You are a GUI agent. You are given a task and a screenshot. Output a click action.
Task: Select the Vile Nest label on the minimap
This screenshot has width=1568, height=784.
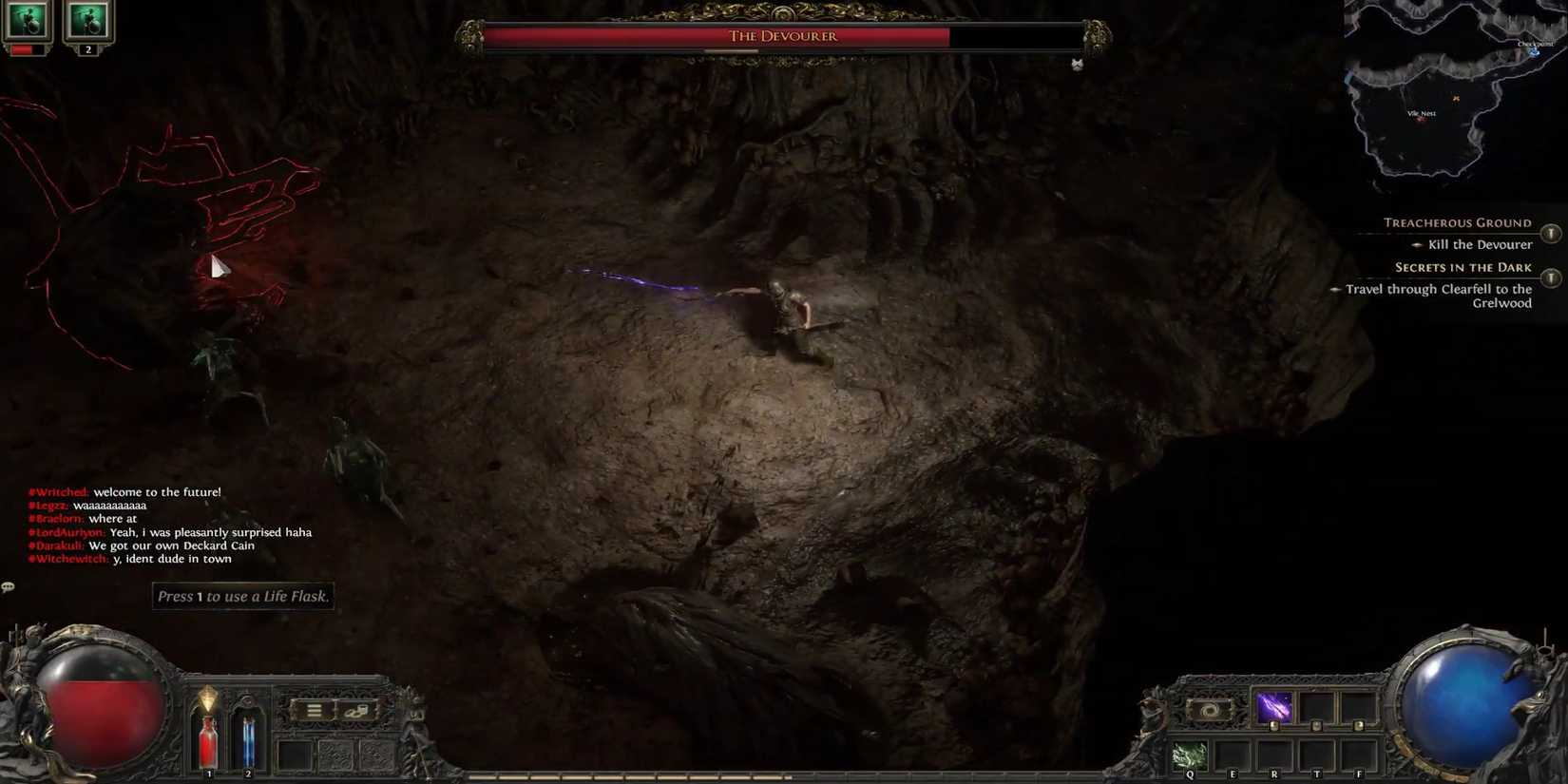click(x=1422, y=112)
